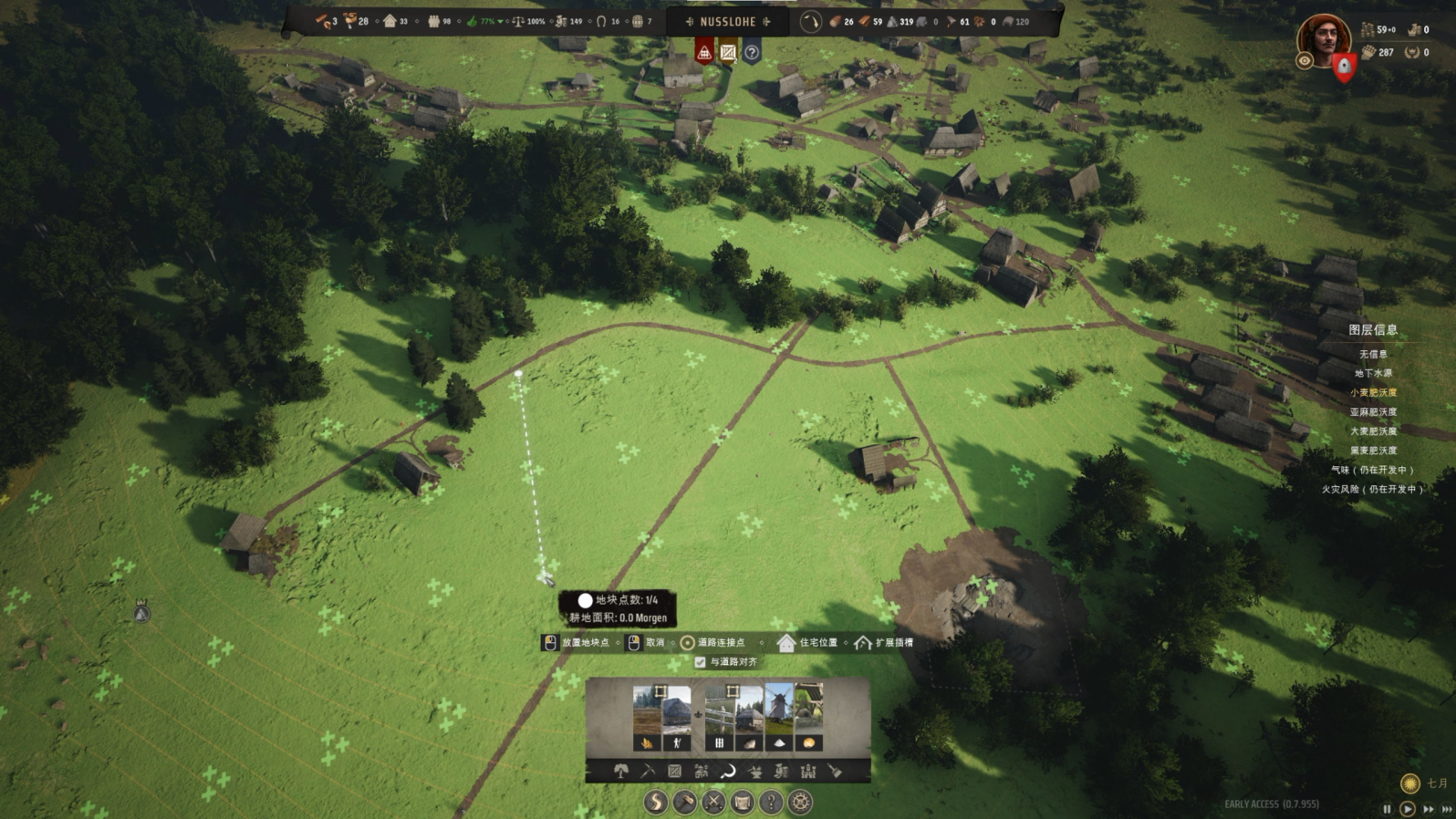Screen dimensions: 1456x819
Task: Open the road building tool
Action: (x=656, y=803)
